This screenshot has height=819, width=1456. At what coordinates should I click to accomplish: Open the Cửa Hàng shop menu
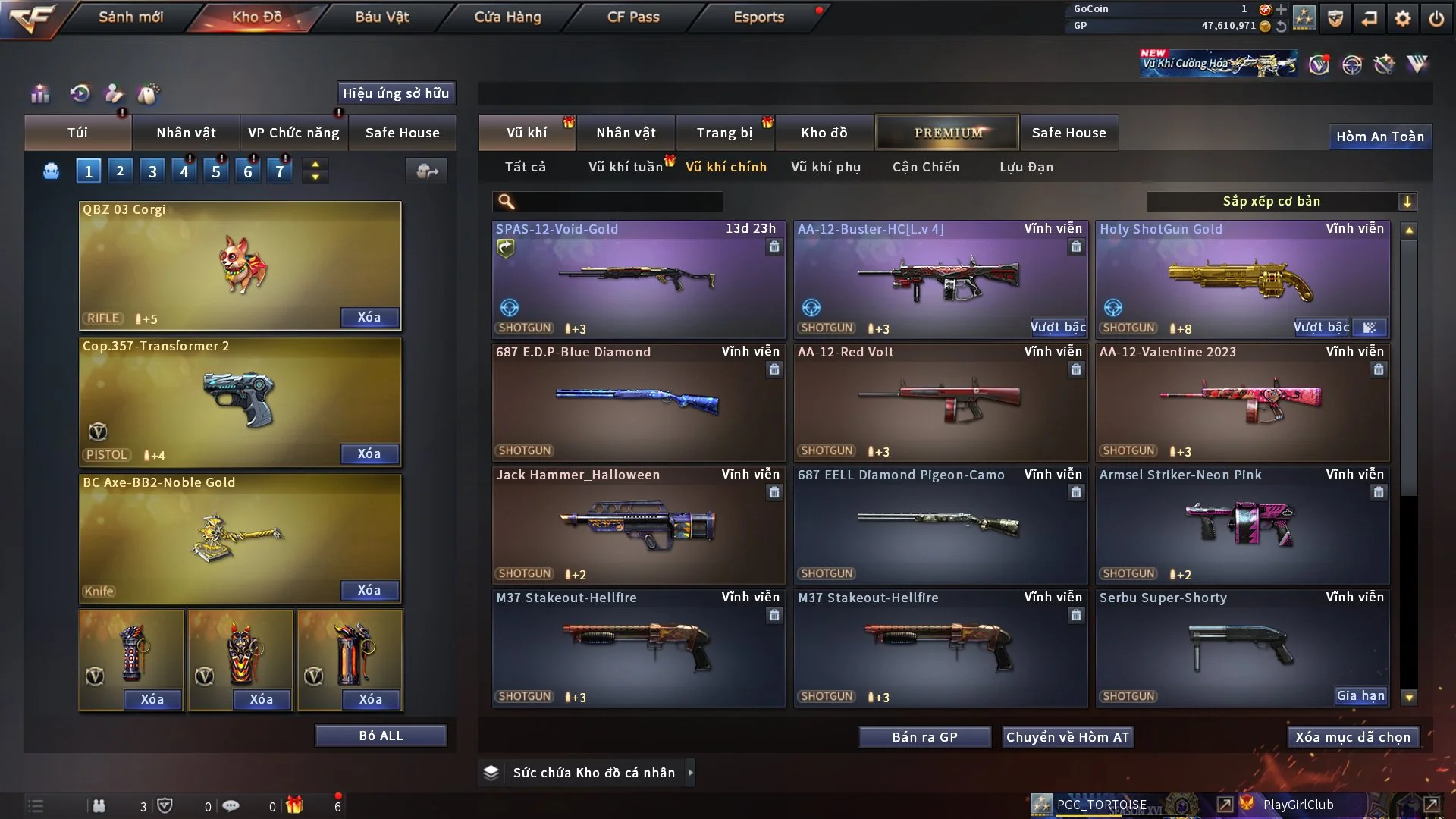coord(507,17)
